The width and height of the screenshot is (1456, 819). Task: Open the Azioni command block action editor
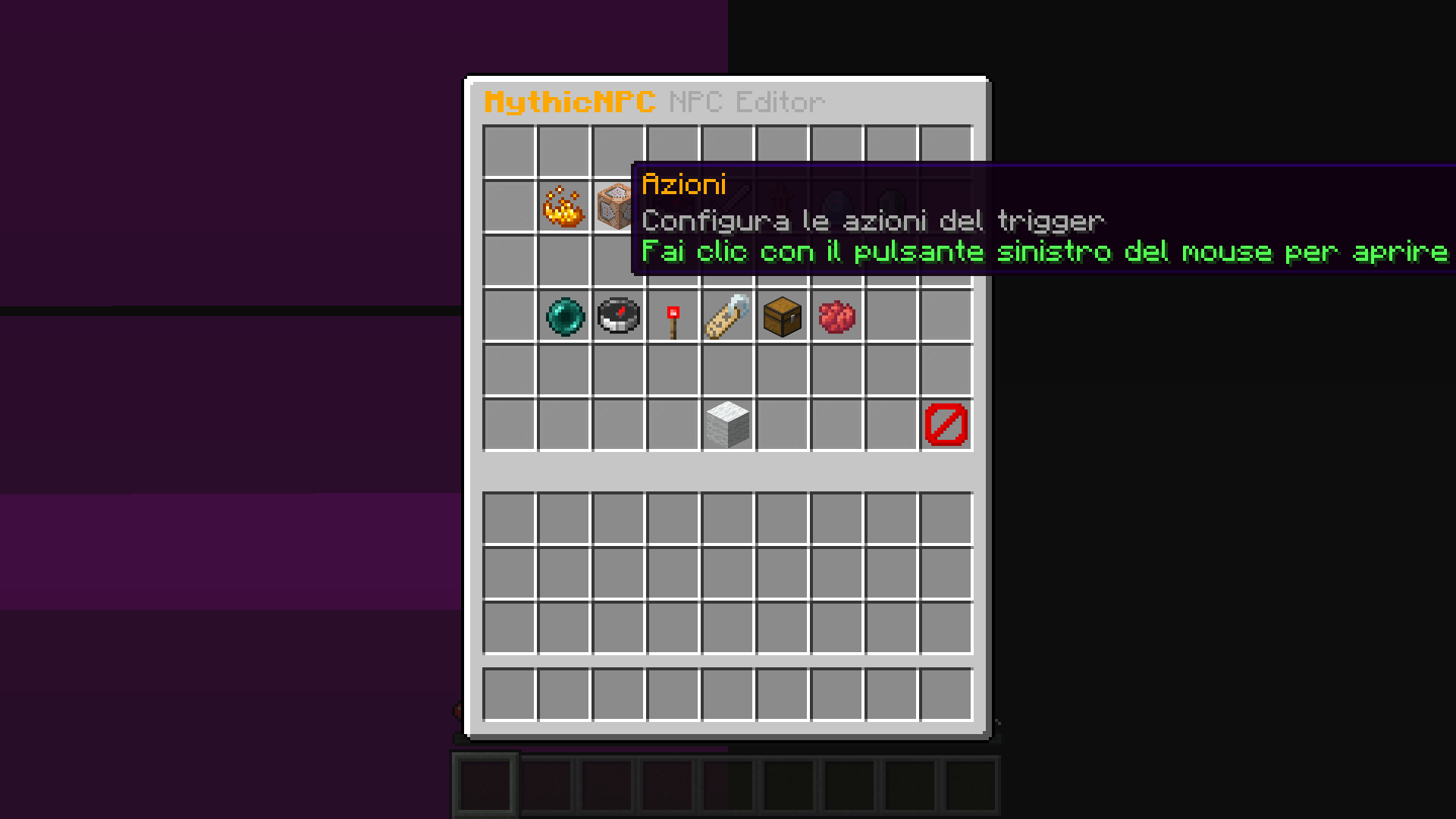619,206
